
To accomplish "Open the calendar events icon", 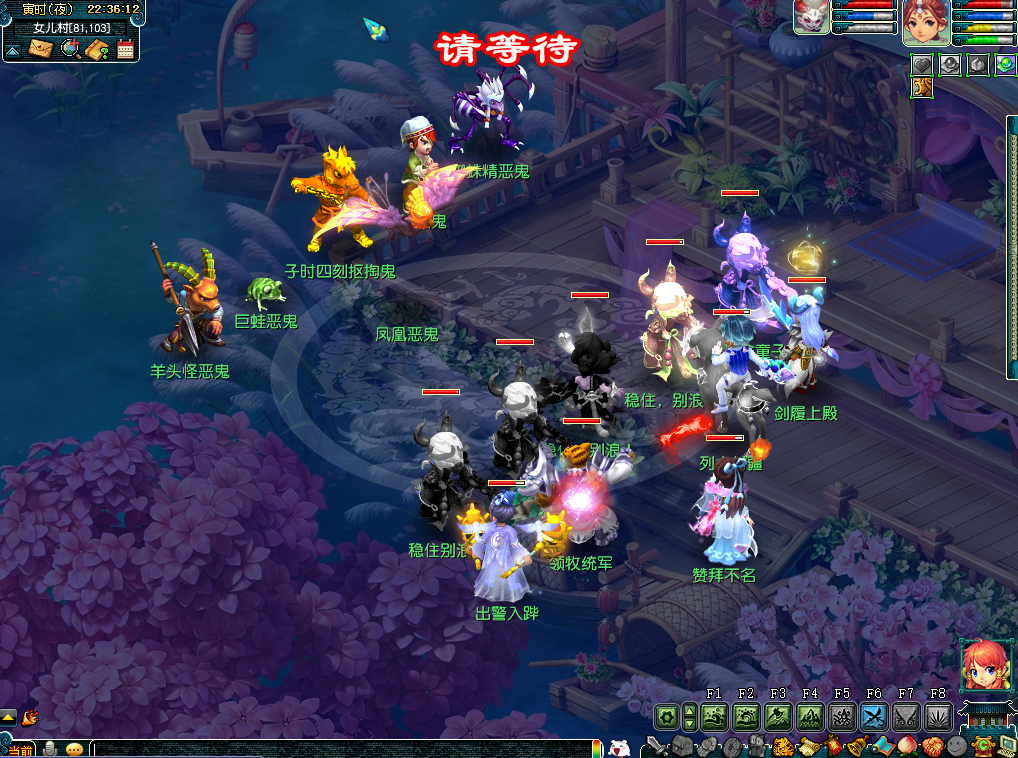I will coord(125,49).
